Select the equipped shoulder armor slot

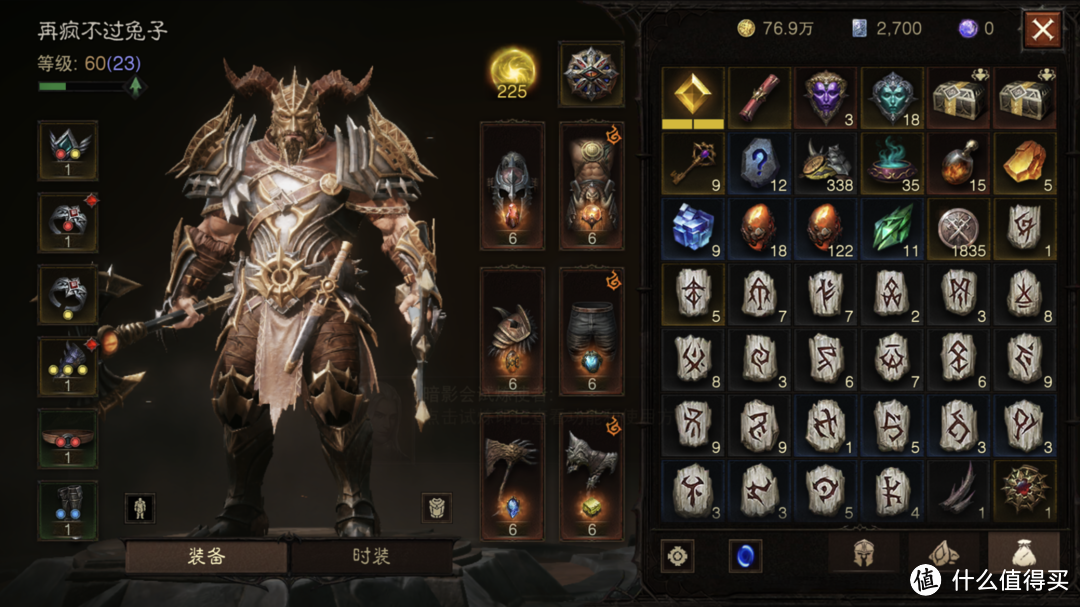coord(512,331)
